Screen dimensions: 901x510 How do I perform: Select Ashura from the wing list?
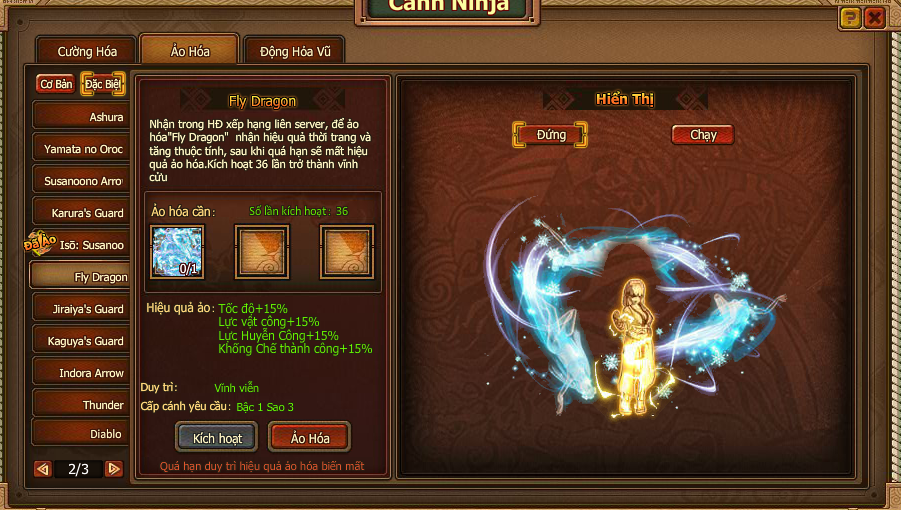tap(81, 117)
